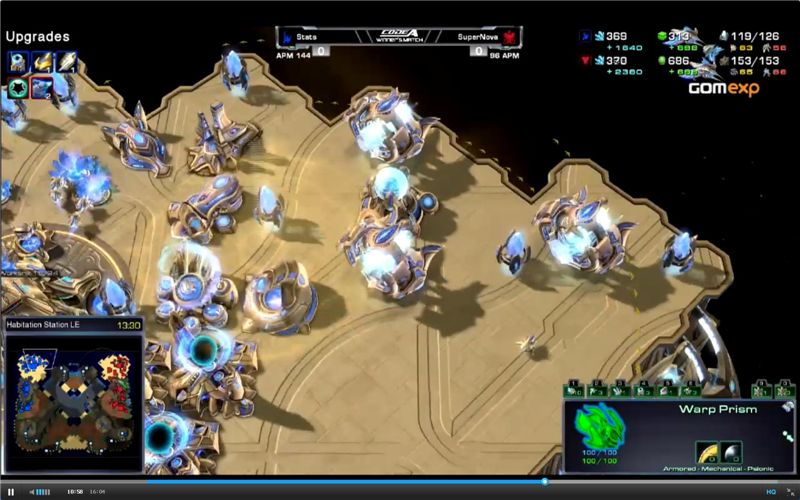The width and height of the screenshot is (800, 500).
Task: Select control group 1 tab
Action: 575,391
